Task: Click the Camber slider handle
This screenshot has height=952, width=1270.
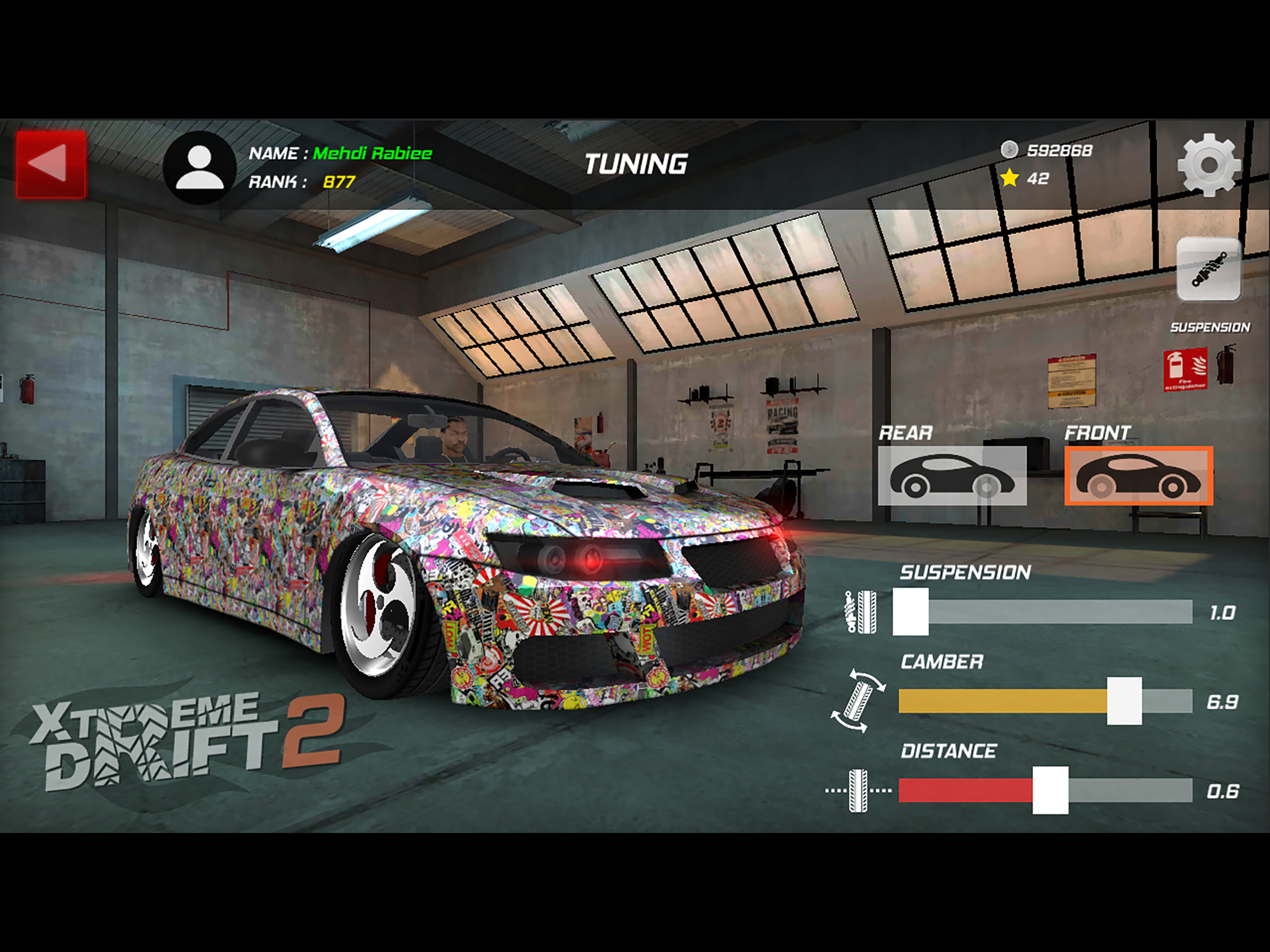Action: tap(1124, 701)
